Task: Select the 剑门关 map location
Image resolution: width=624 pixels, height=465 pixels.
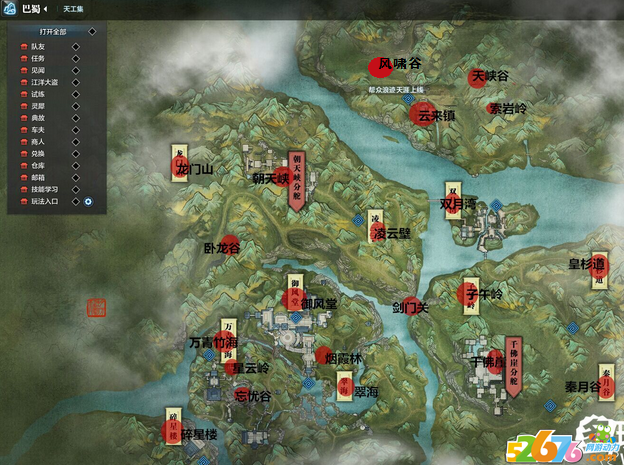Action: (x=412, y=306)
